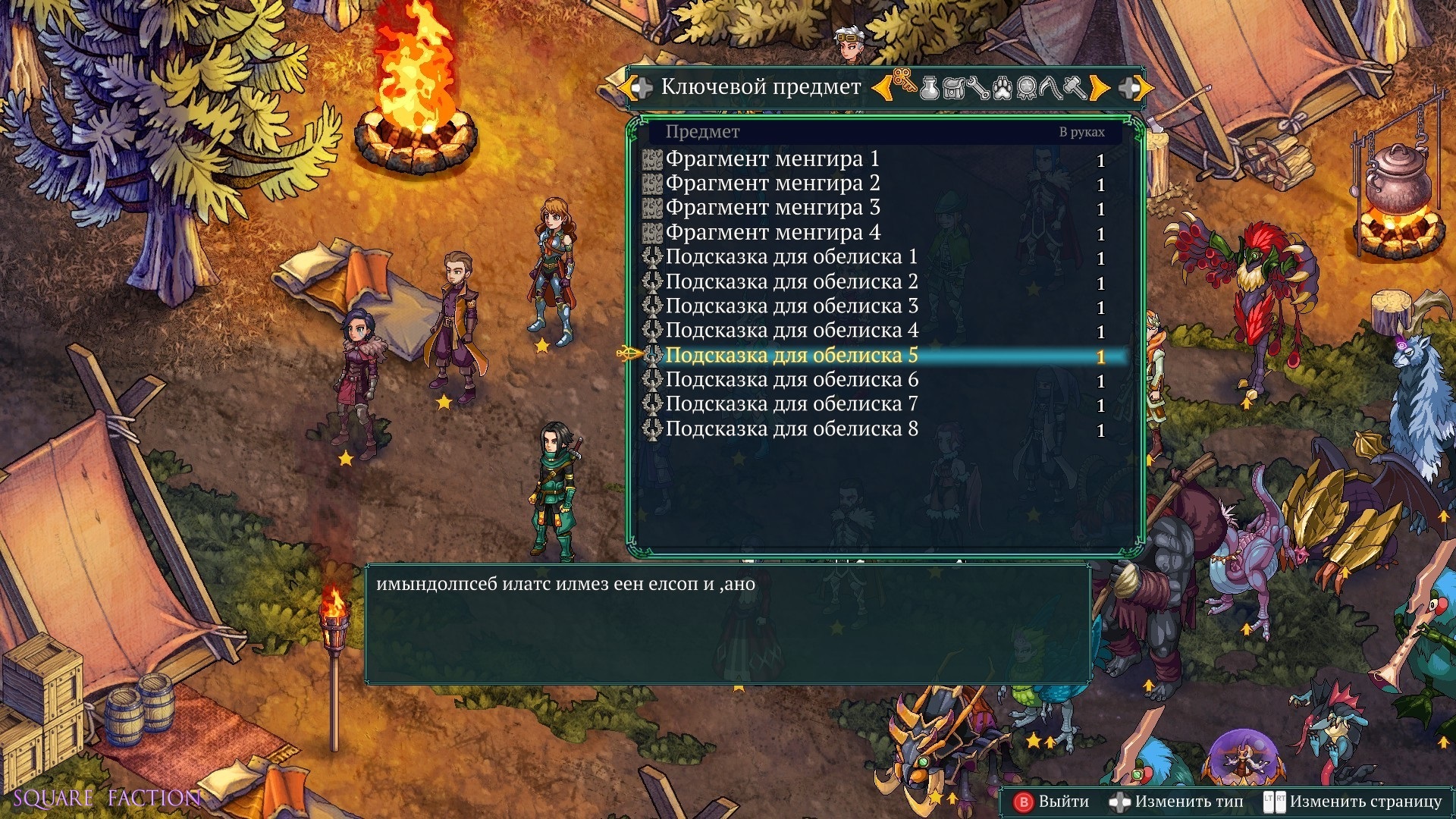Image resolution: width=1456 pixels, height=819 pixels.
Task: Open the hammer category tab
Action: point(1075,89)
